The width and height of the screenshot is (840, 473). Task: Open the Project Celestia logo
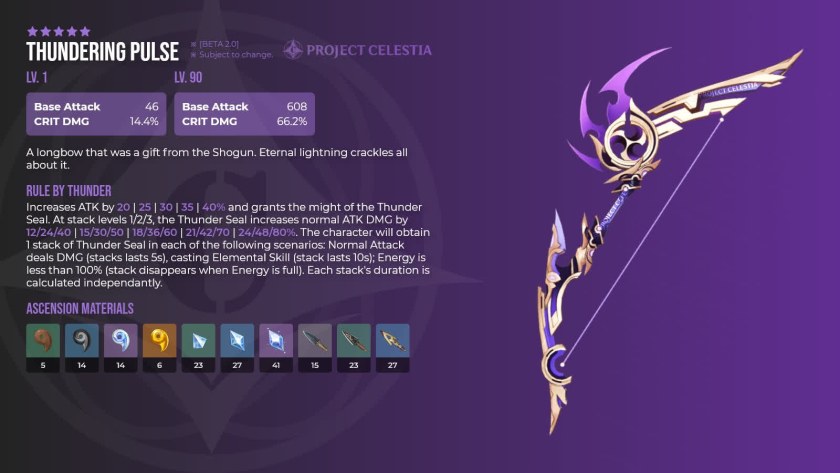[x=357, y=50]
